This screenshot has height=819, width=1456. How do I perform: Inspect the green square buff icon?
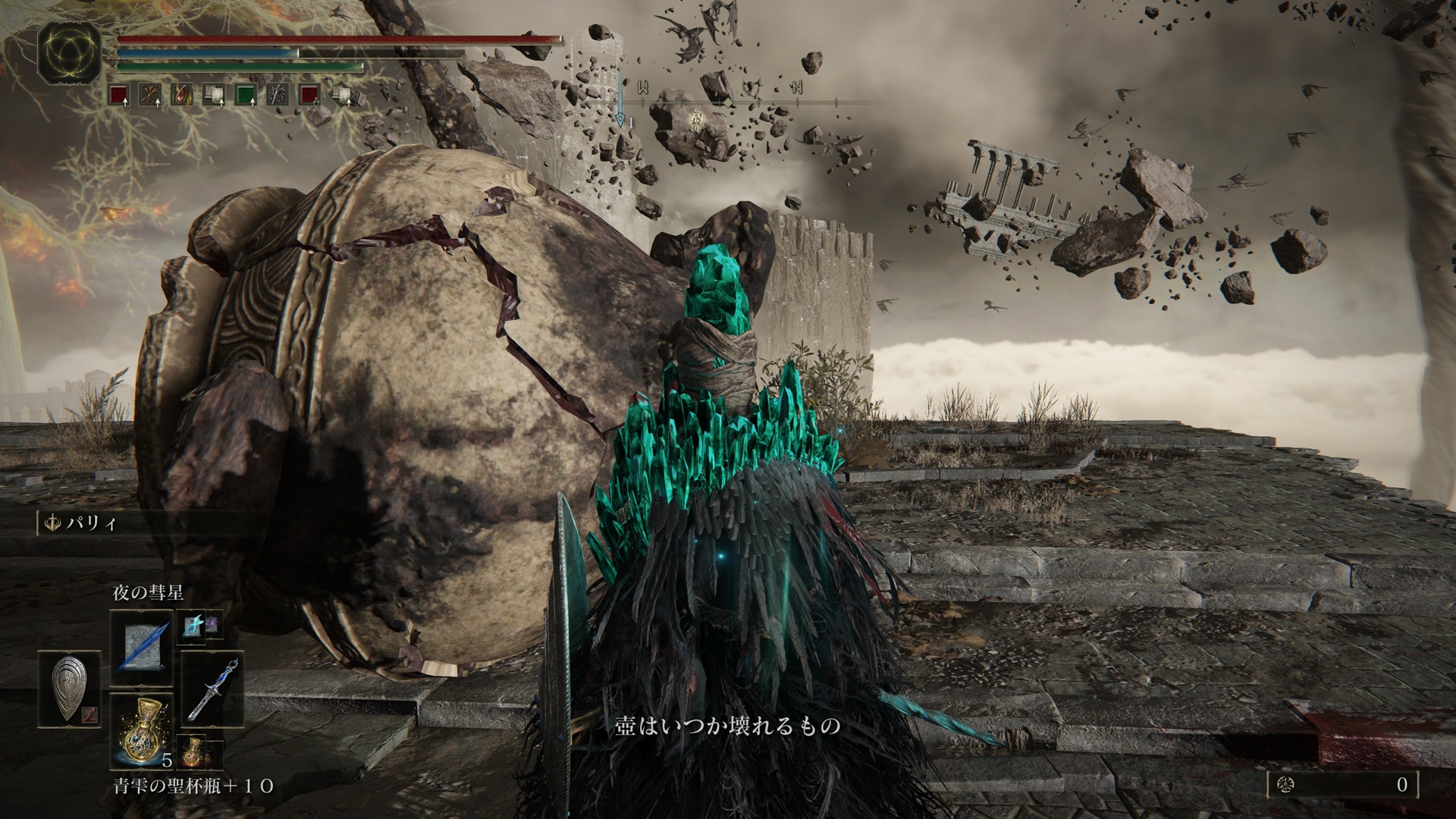pyautogui.click(x=246, y=96)
